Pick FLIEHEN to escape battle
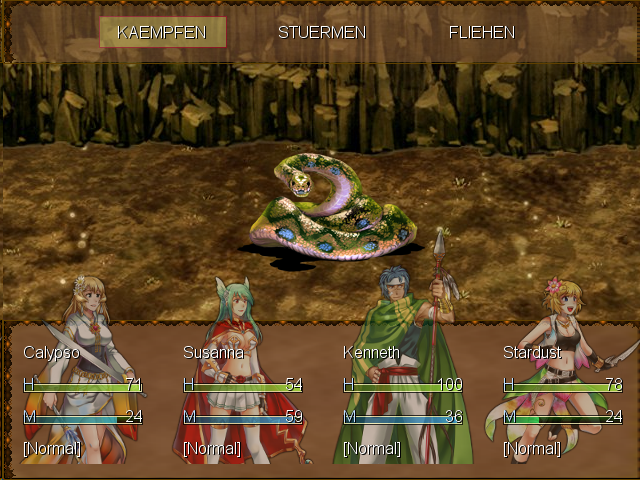 [x=482, y=32]
